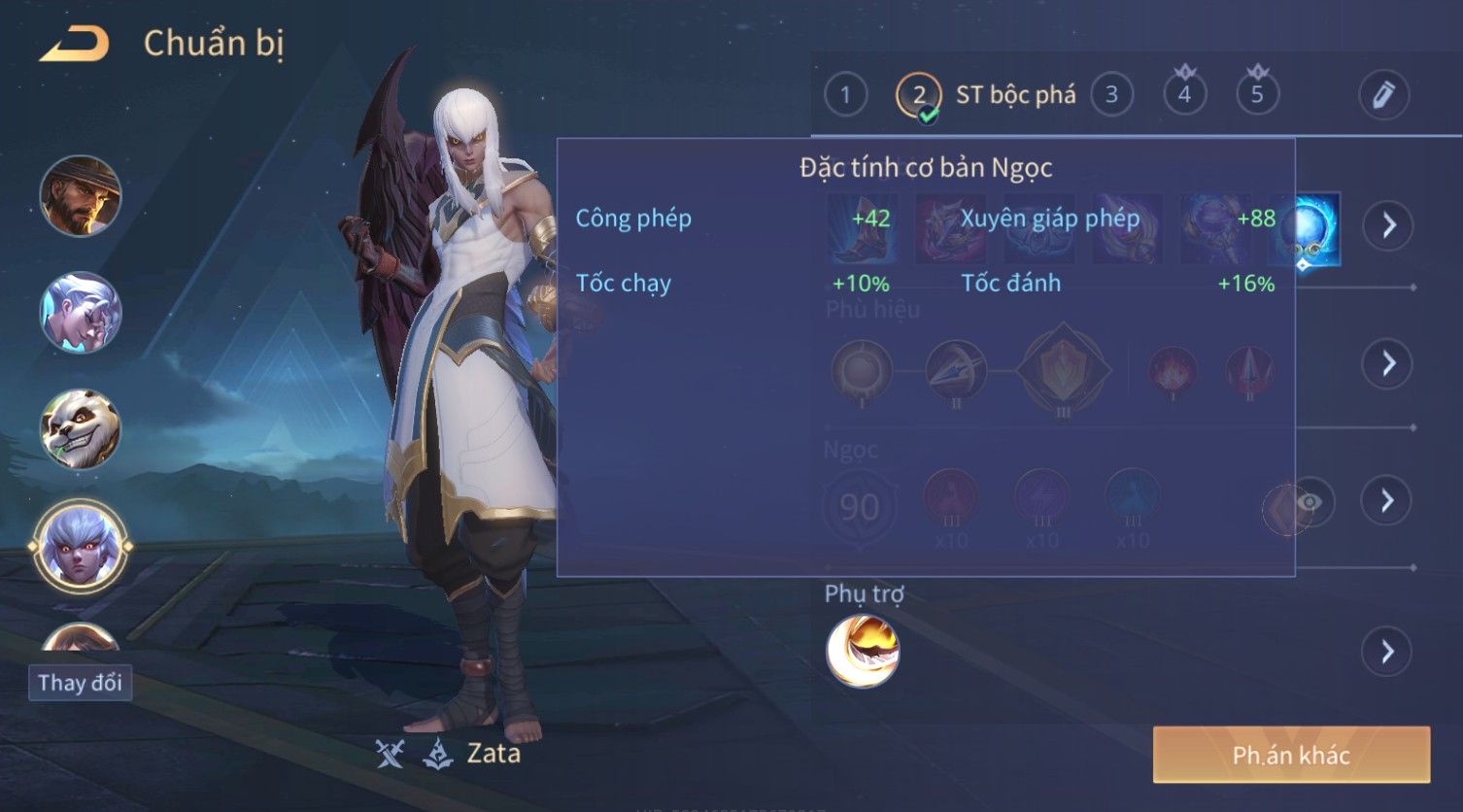Screen dimensions: 1463x812
Task: Click the Ph.án khác button
Action: pyautogui.click(x=1291, y=755)
